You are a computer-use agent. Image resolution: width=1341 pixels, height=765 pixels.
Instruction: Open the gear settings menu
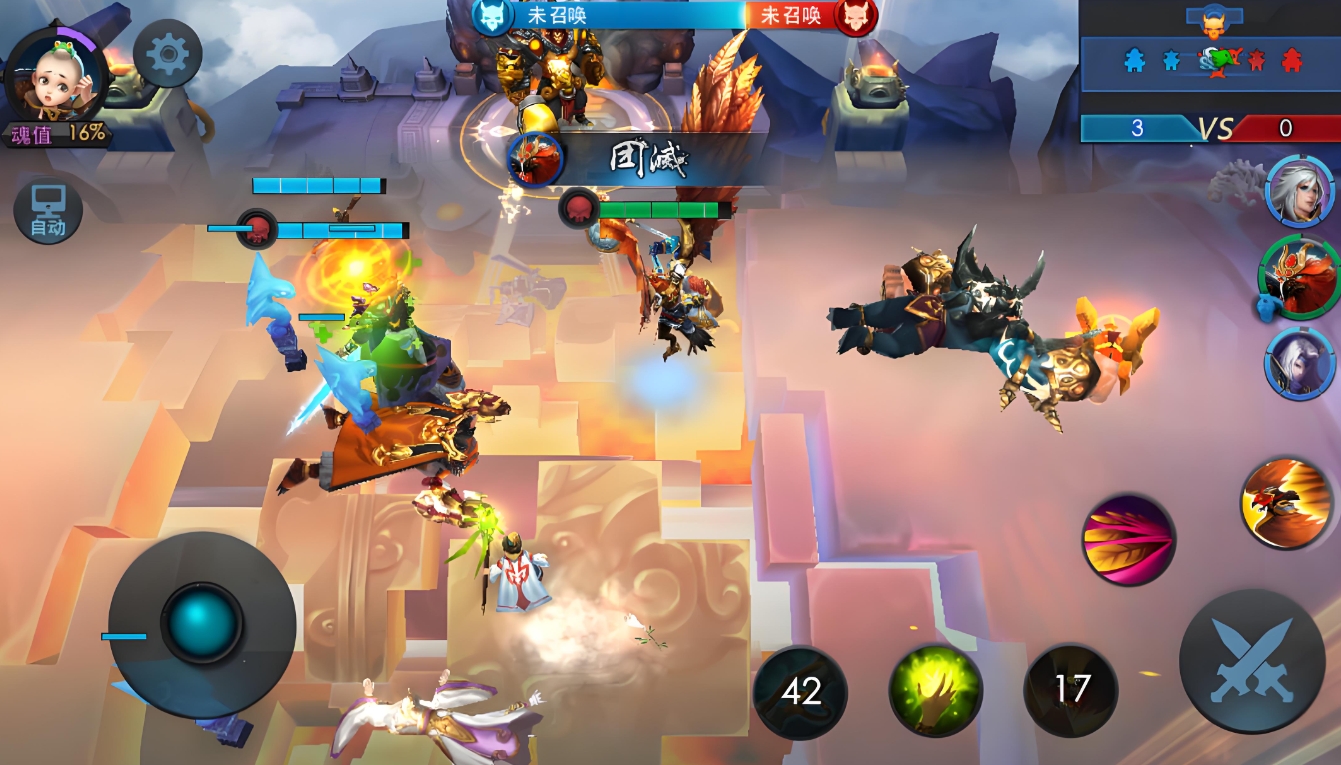pos(167,53)
